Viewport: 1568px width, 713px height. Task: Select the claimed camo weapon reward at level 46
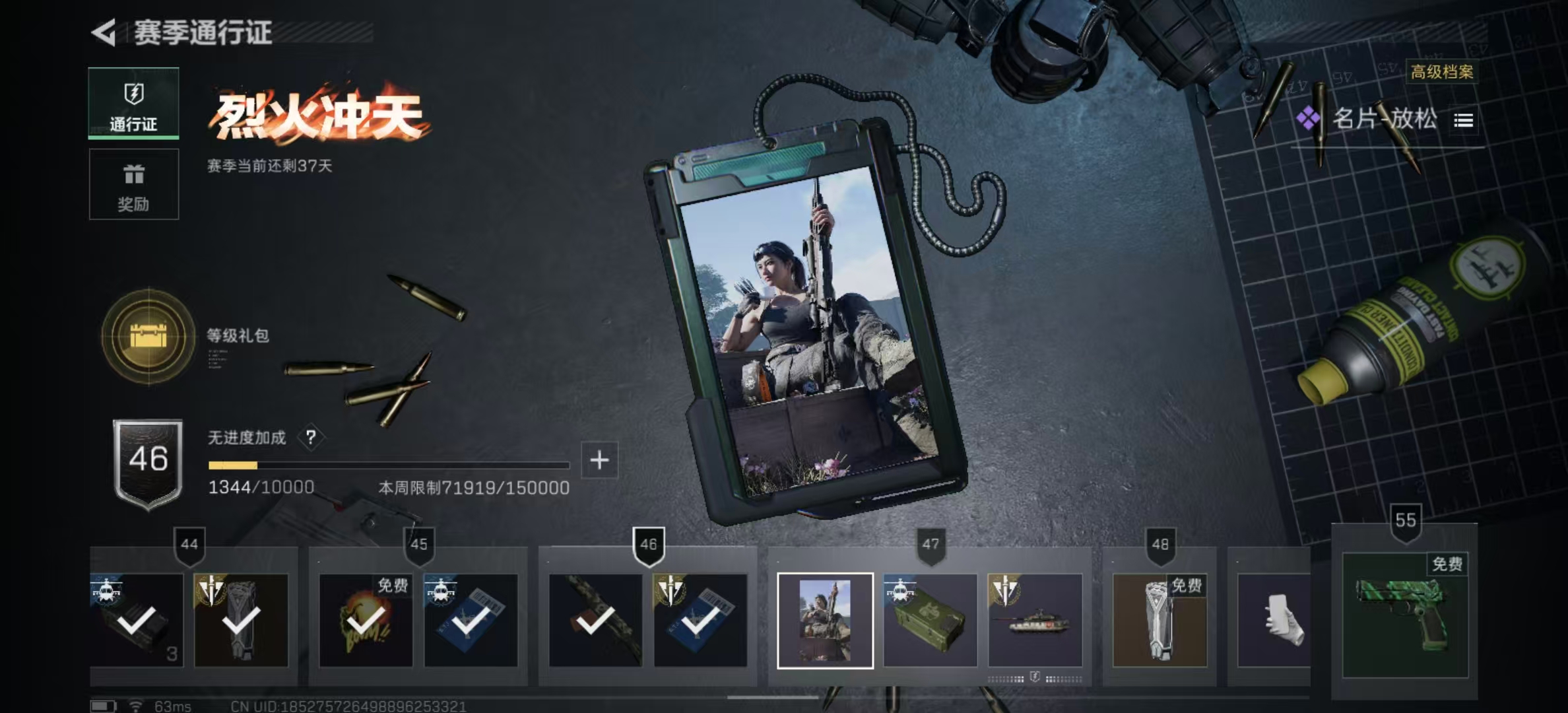pyautogui.click(x=595, y=621)
